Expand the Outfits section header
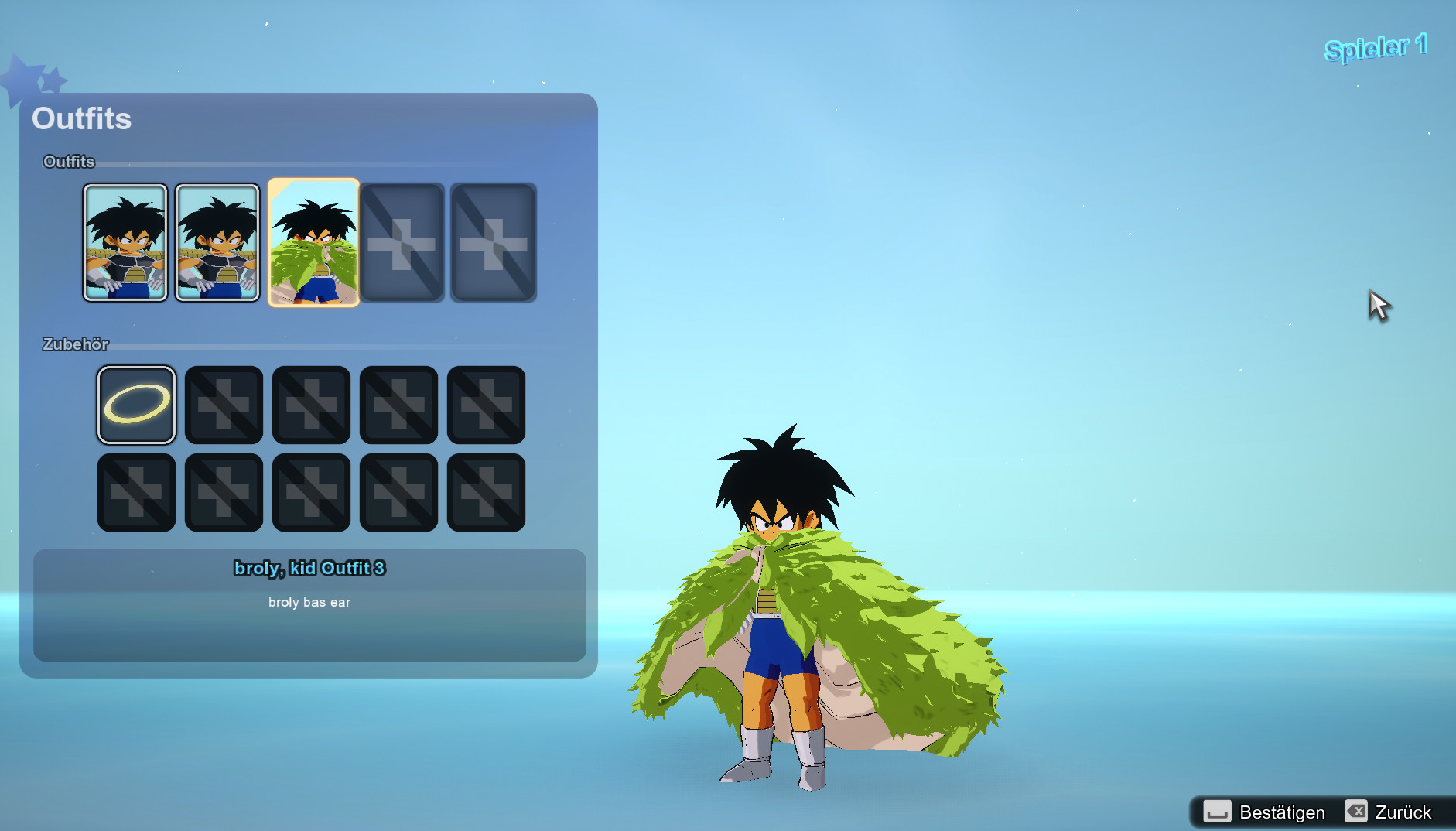Image resolution: width=1456 pixels, height=831 pixels. (68, 162)
